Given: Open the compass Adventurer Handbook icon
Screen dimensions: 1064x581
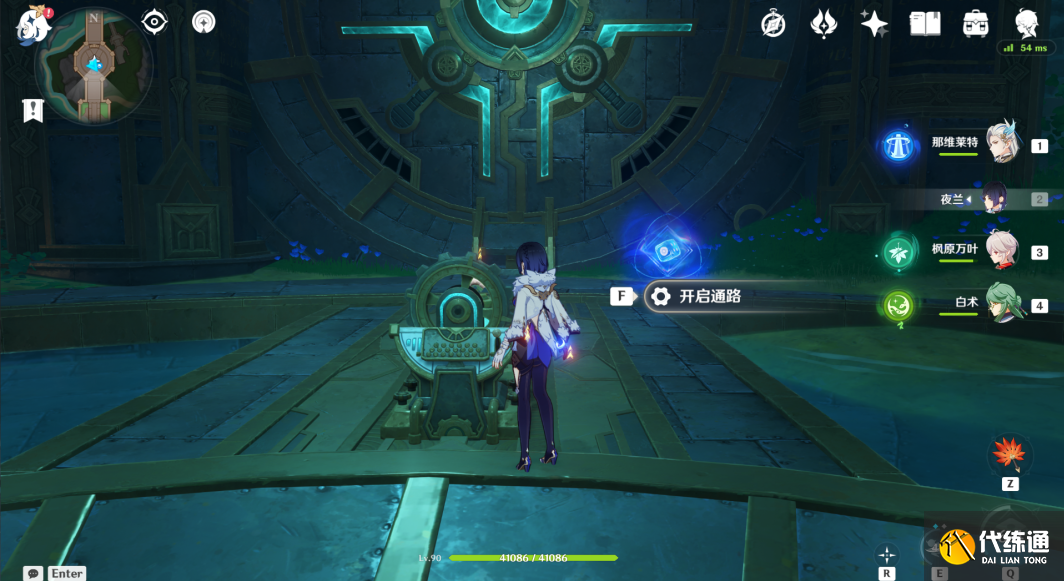Looking at the screenshot, I should tap(773, 24).
